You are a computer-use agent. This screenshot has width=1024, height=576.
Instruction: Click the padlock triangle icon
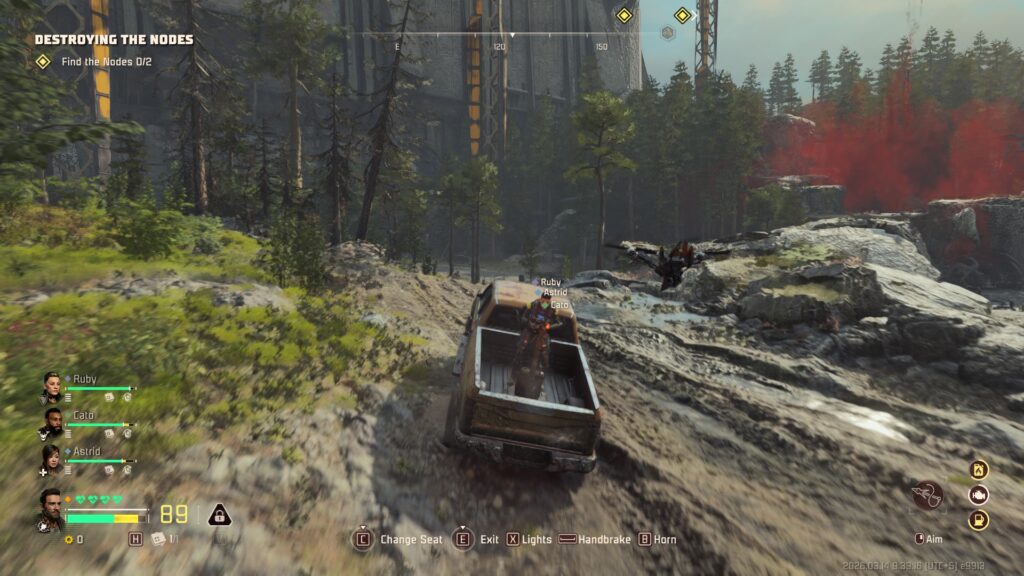tap(219, 515)
